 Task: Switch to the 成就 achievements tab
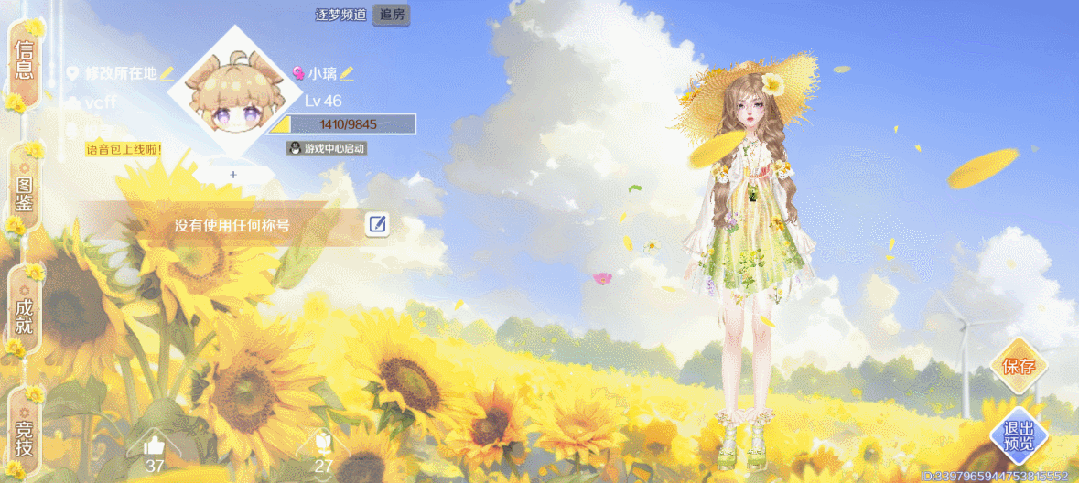coord(24,310)
